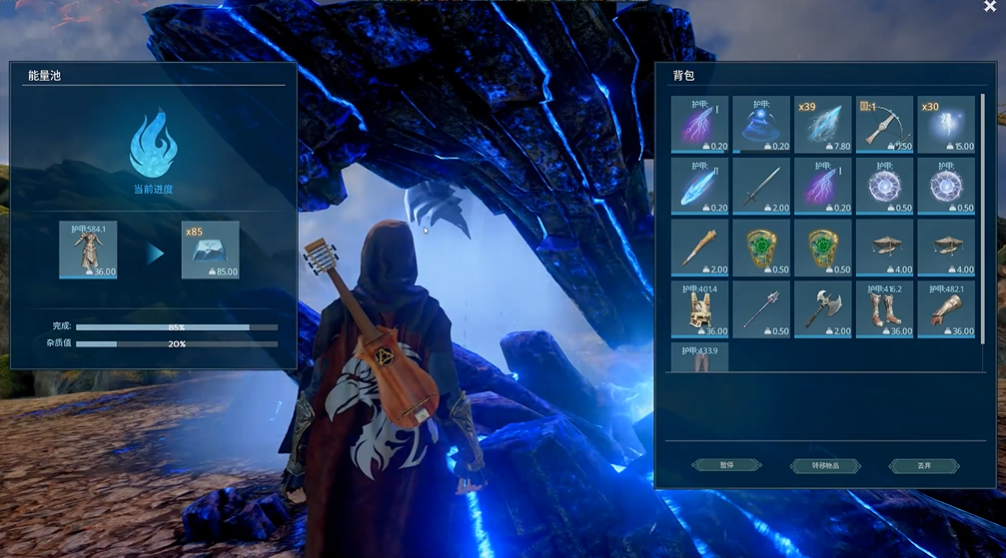The width and height of the screenshot is (1006, 558).
Task: Choose the x39 ice shard stack
Action: (823, 124)
